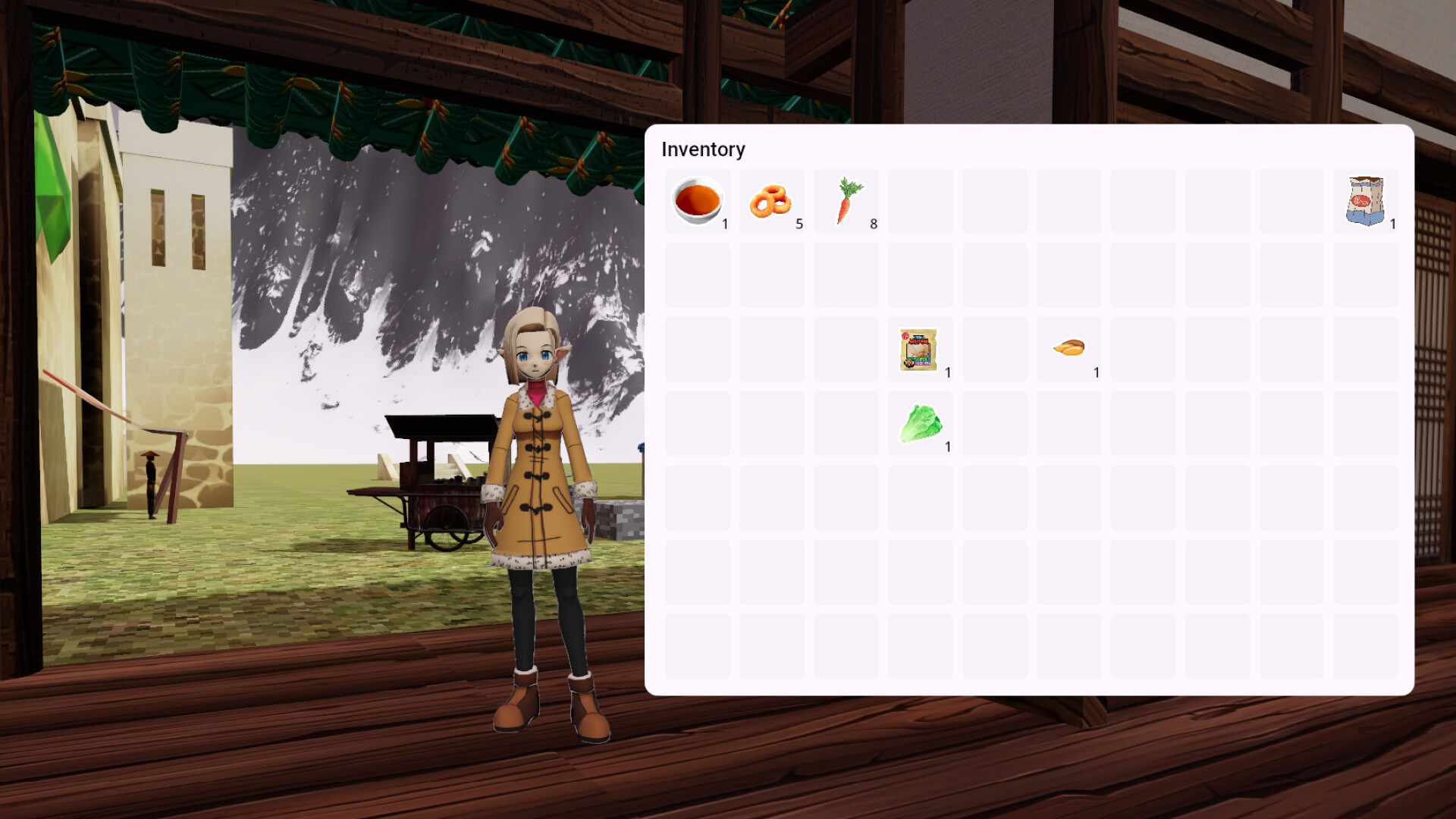Click the empty slot left of the seed

pyautogui.click(x=994, y=349)
